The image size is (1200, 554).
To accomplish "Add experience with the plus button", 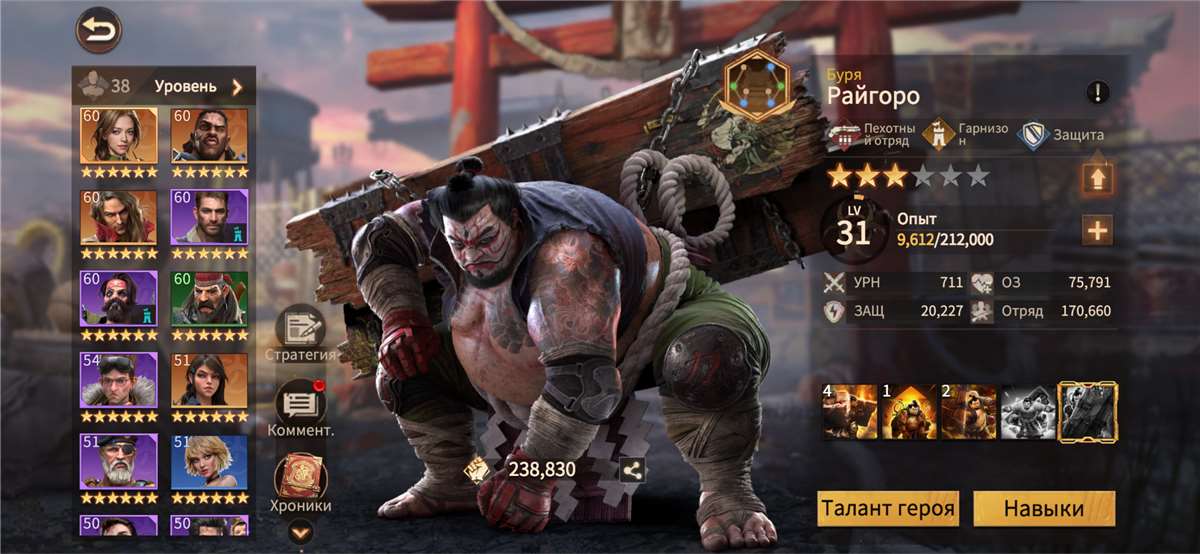I will [x=1097, y=231].
